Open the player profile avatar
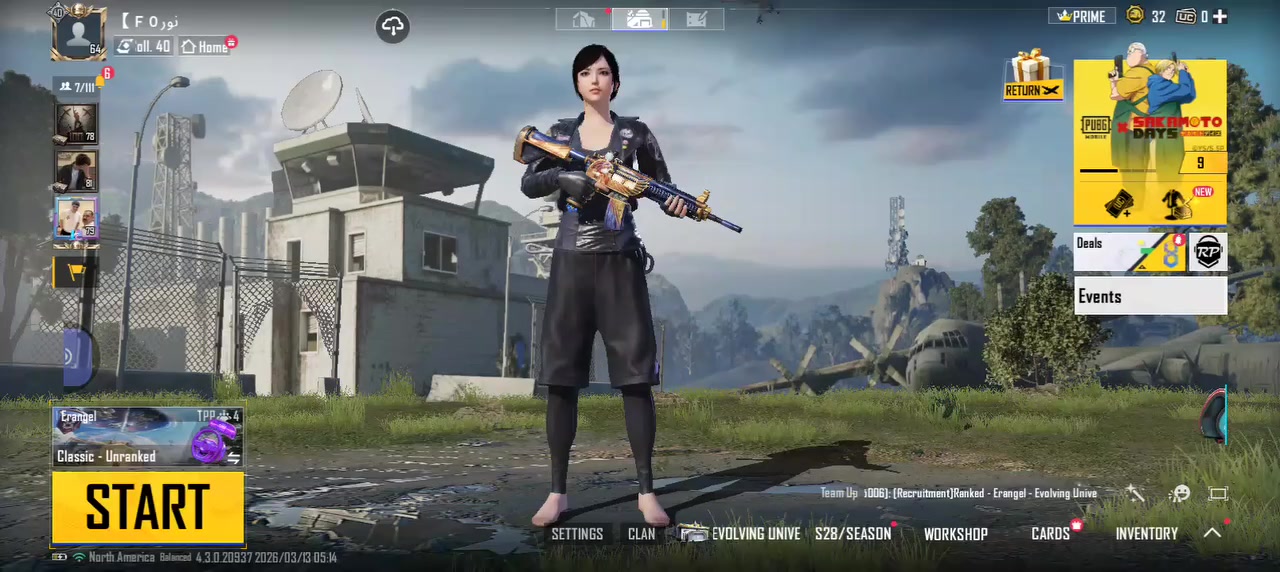The width and height of the screenshot is (1280, 572). tap(79, 32)
